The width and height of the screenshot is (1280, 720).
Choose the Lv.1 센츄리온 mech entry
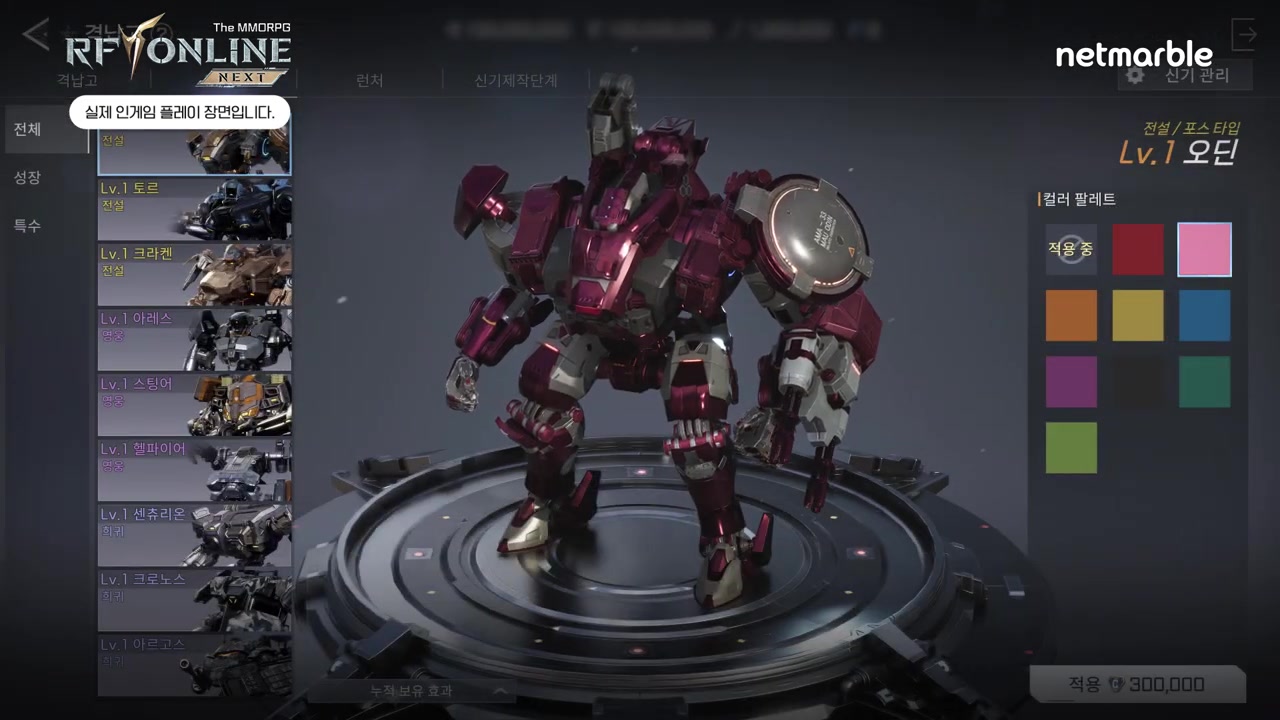tap(195, 534)
